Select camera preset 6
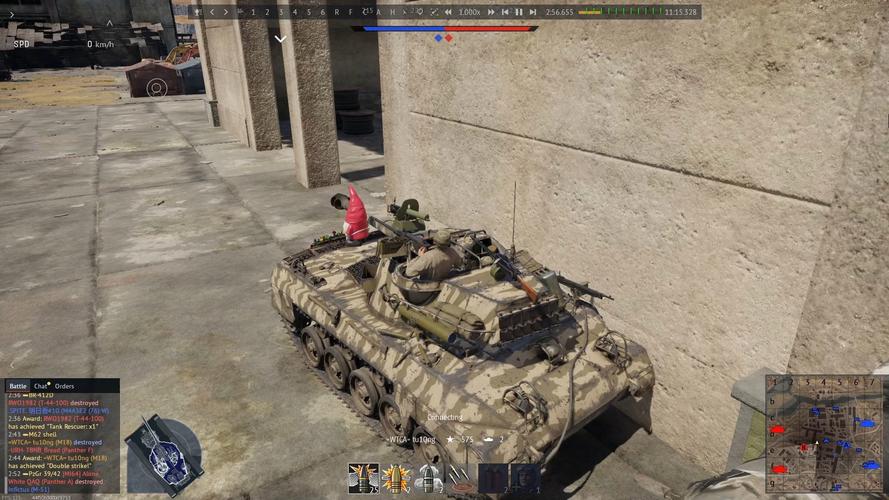 [322, 12]
